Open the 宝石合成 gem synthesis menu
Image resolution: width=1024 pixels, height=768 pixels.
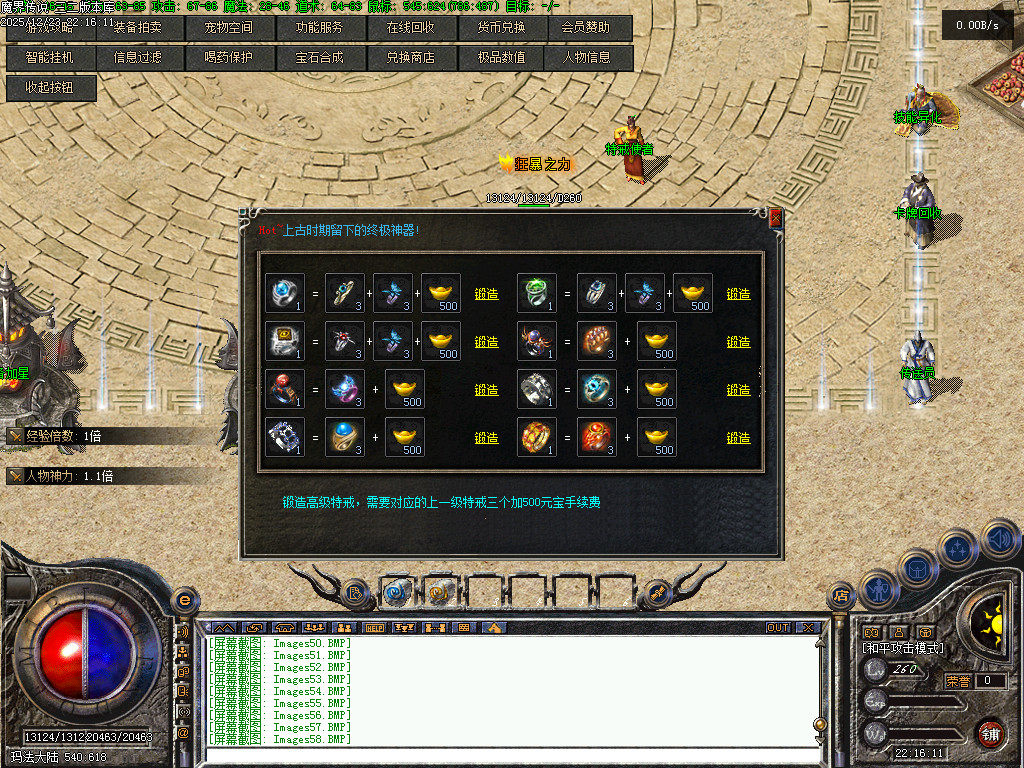click(319, 58)
